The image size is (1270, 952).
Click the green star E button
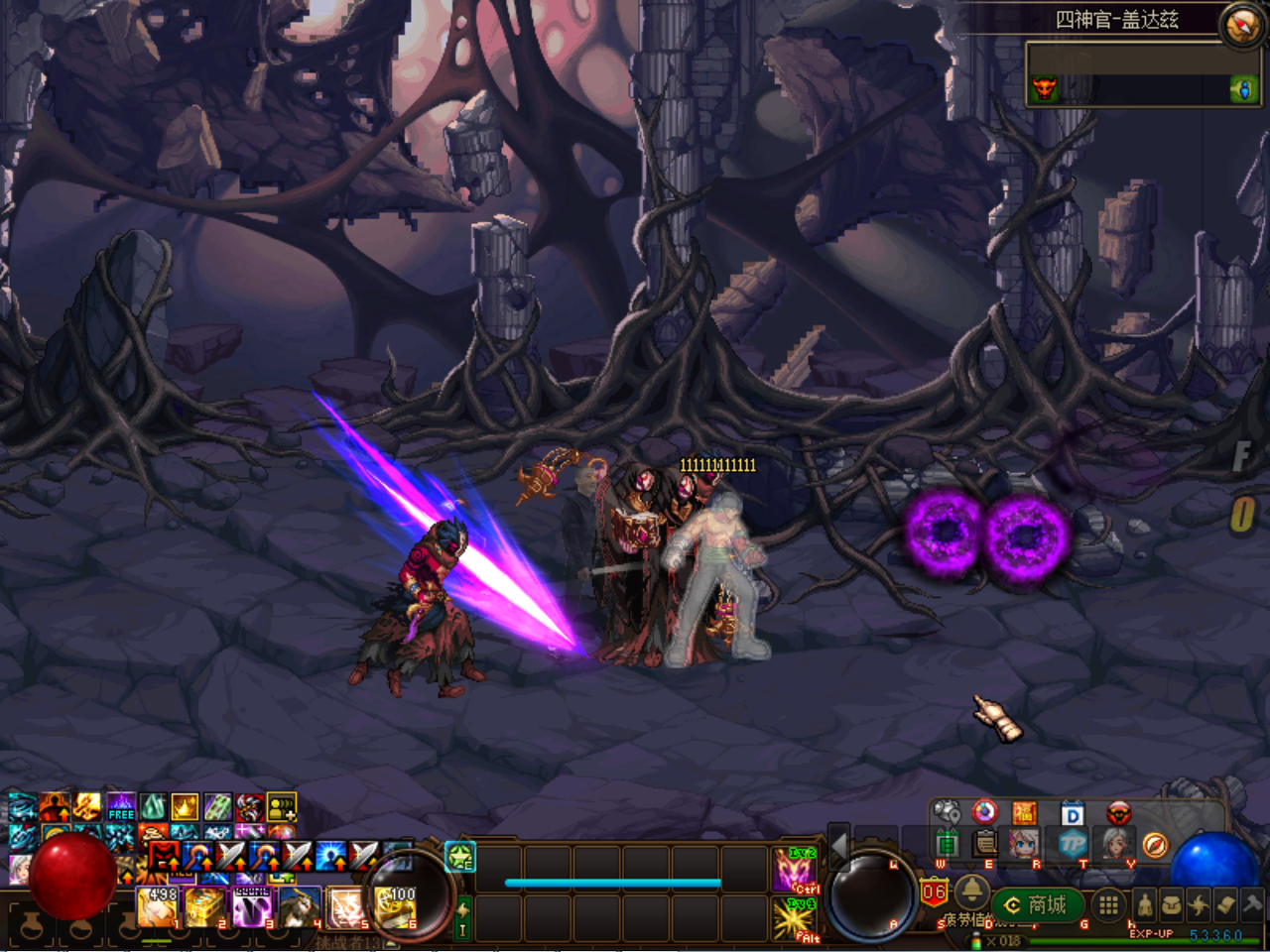pyautogui.click(x=460, y=857)
